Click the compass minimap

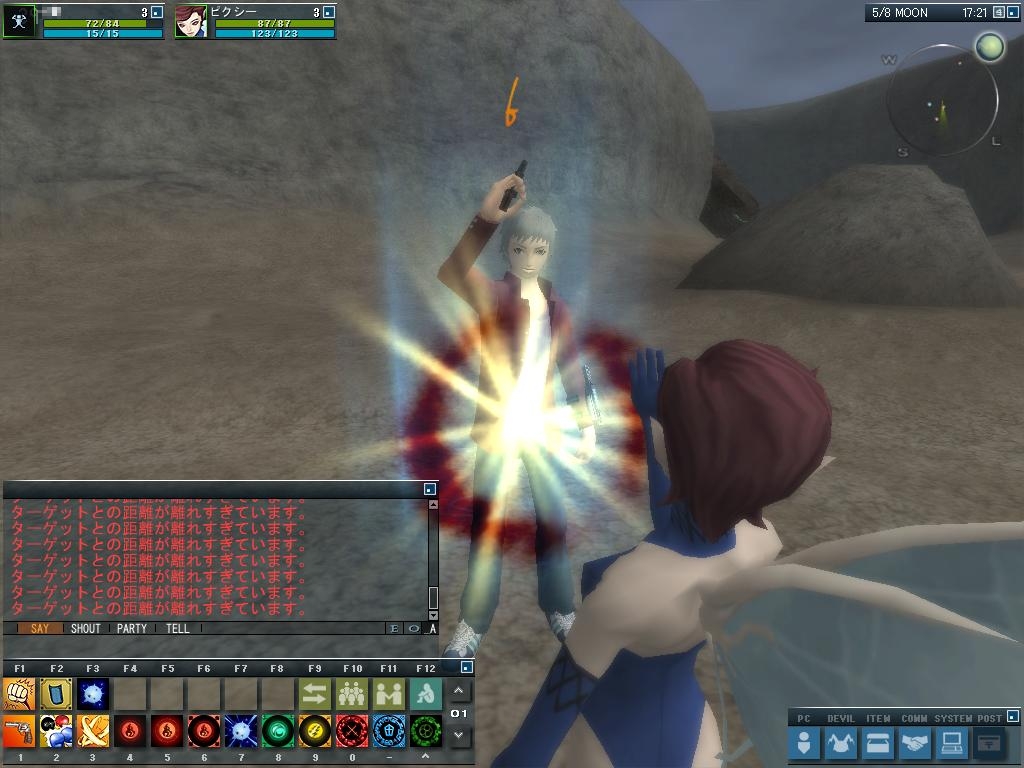(942, 100)
